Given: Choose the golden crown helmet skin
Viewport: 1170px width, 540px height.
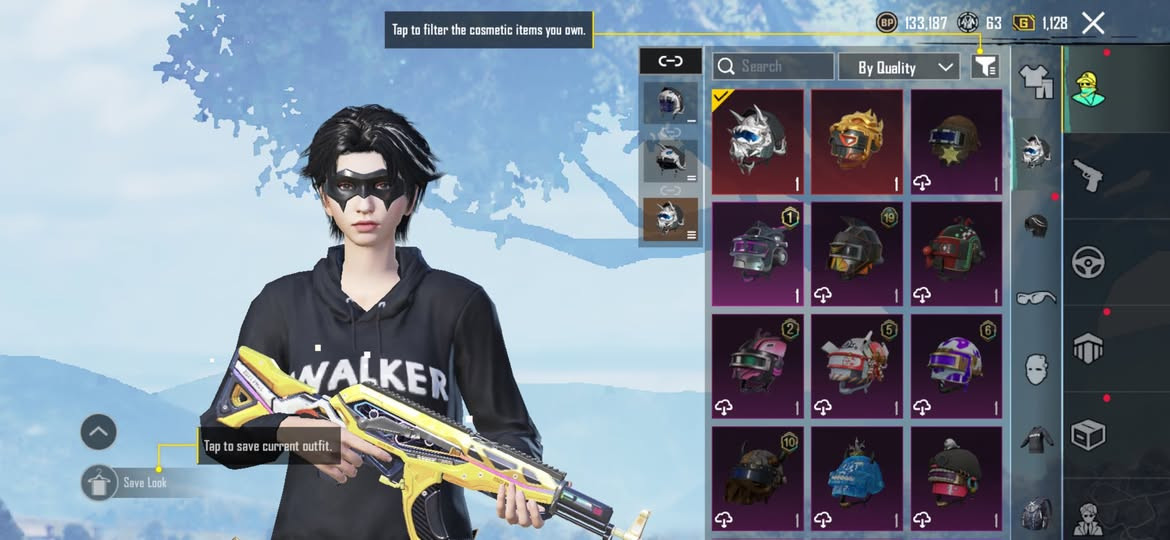Looking at the screenshot, I should click(857, 141).
